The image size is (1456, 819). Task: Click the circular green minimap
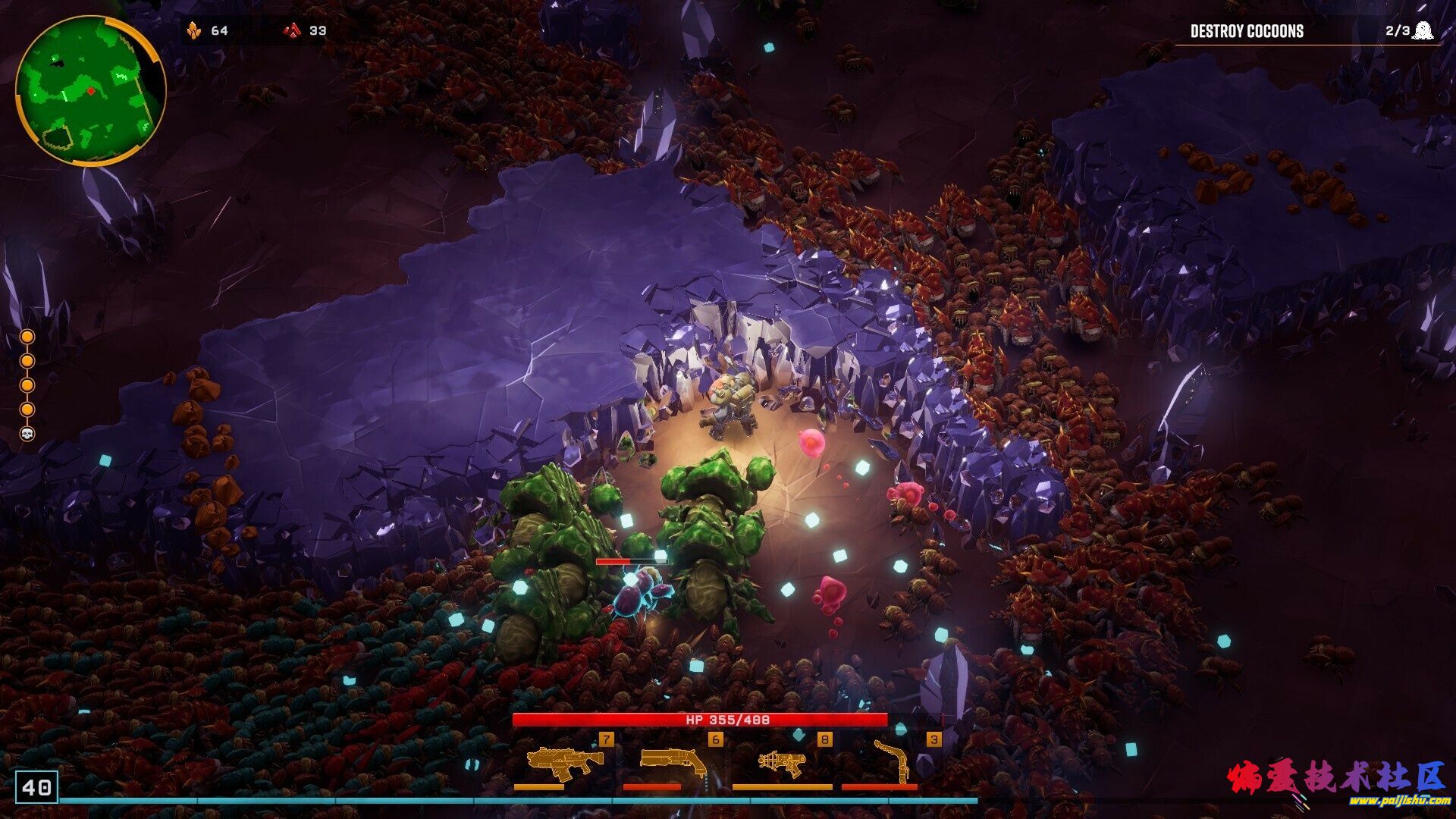(x=89, y=90)
